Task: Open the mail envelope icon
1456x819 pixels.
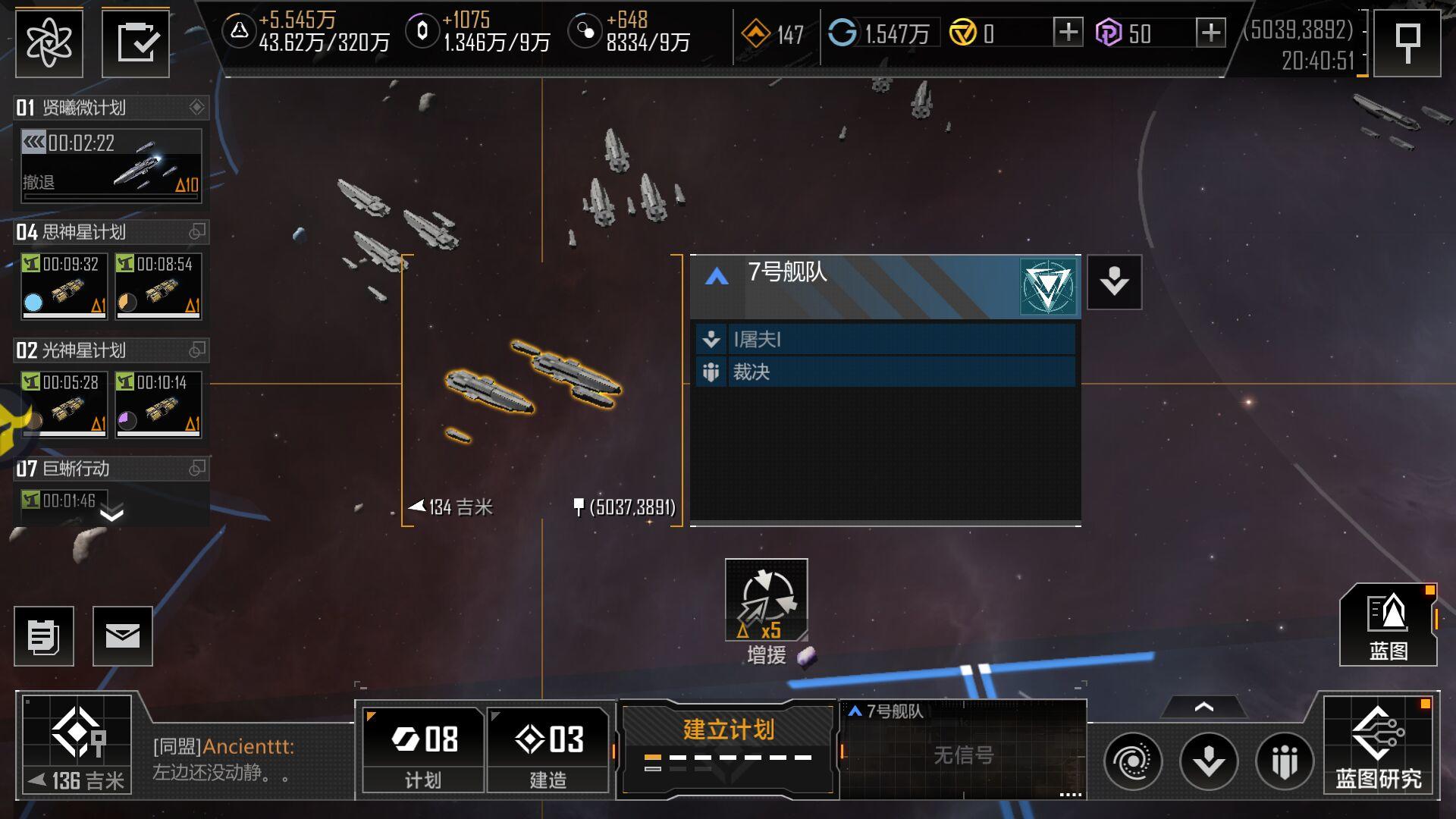Action: tap(123, 635)
